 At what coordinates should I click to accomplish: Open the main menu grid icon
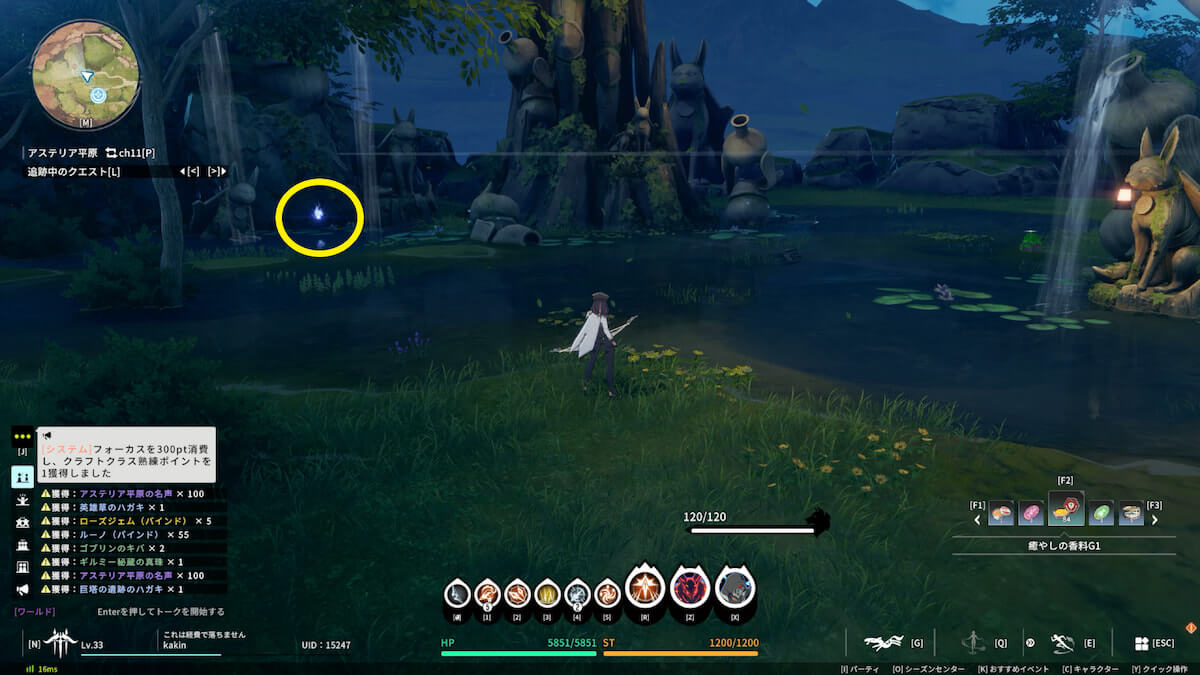point(1141,643)
